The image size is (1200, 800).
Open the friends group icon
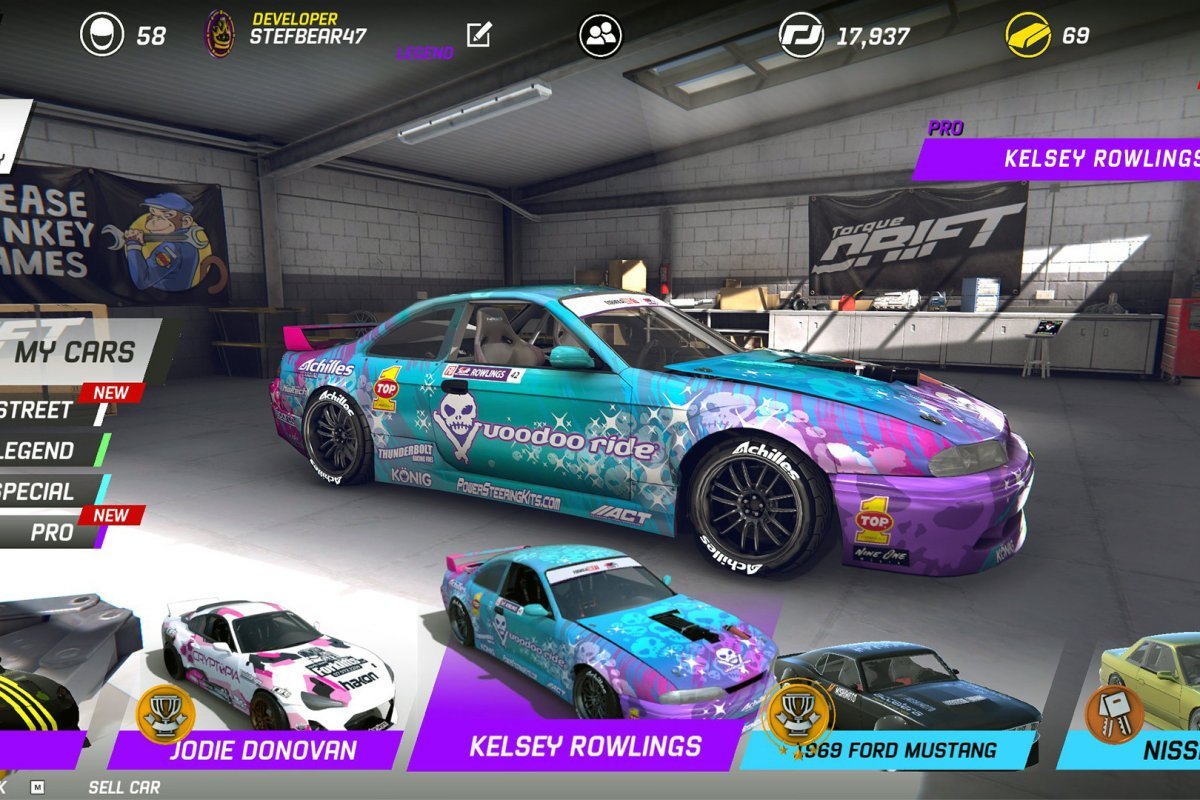point(600,36)
